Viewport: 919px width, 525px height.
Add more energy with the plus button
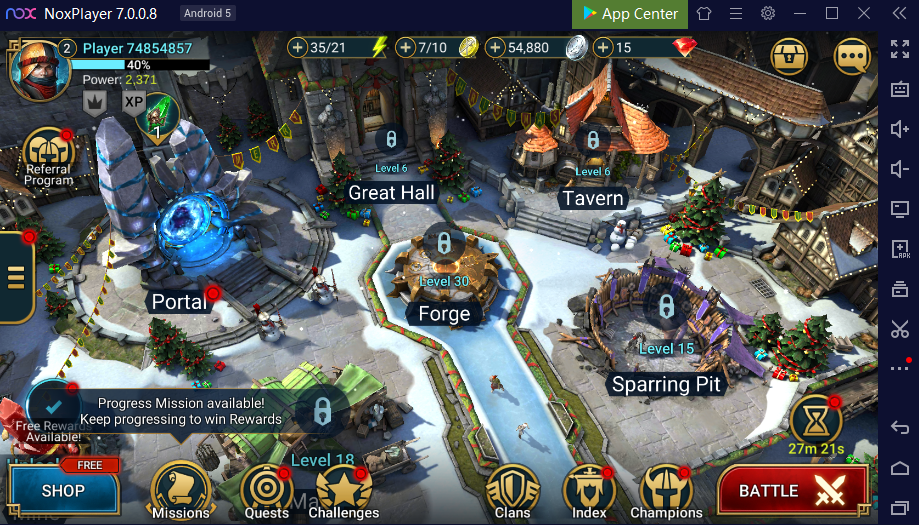(x=298, y=47)
